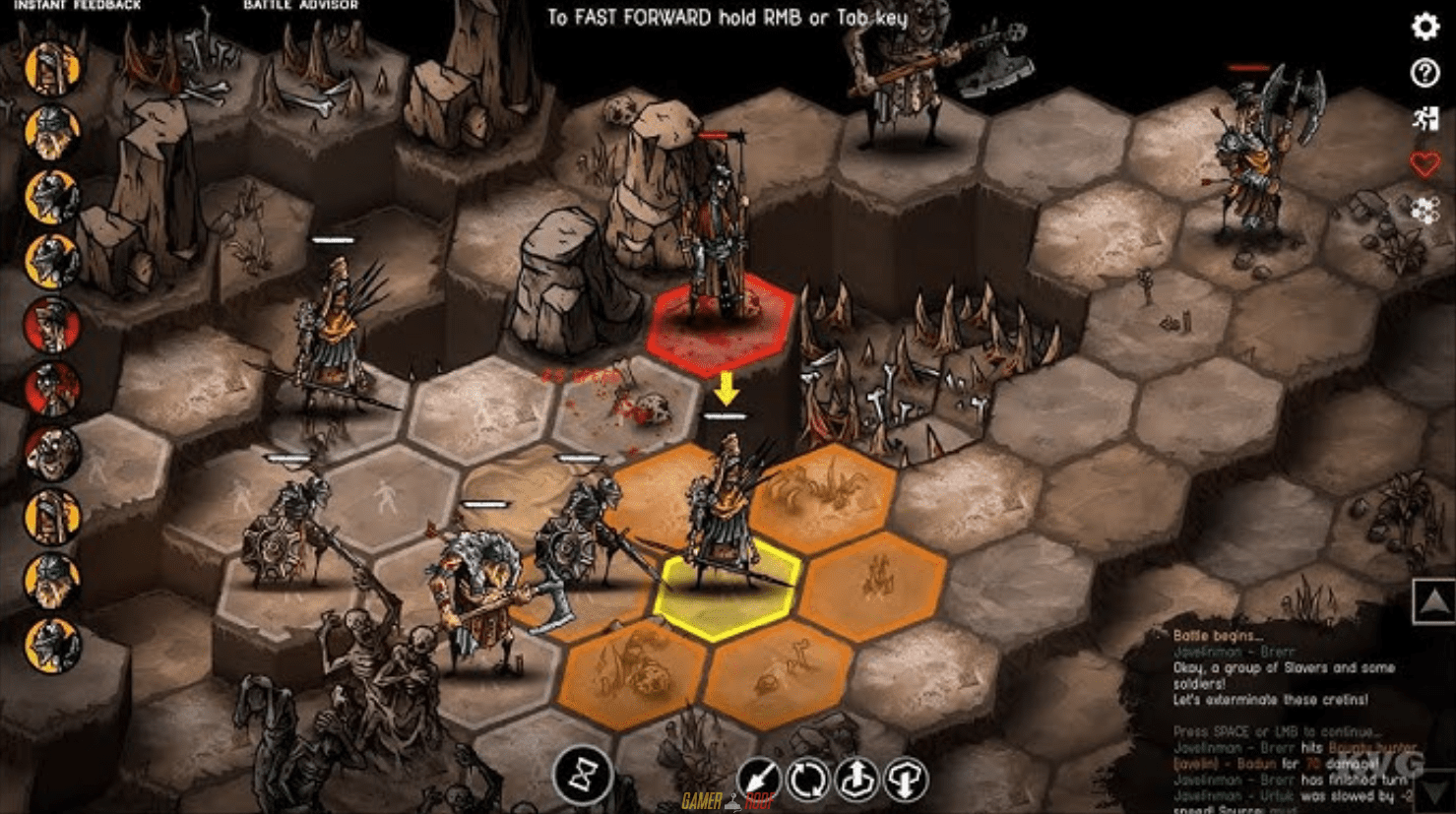Viewport: 1456px width, 814px height.
Task: Click the ascend elevation action icon
Action: point(857,779)
